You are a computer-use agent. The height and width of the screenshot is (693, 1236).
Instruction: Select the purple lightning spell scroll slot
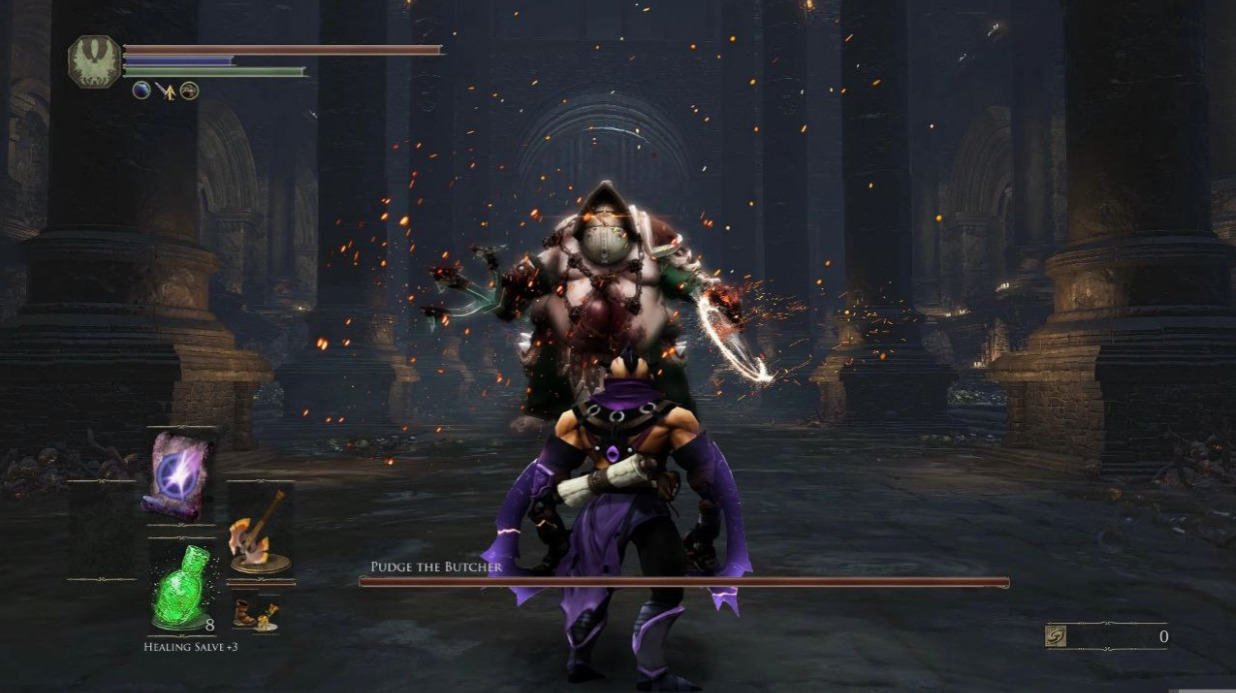pyautogui.click(x=180, y=475)
